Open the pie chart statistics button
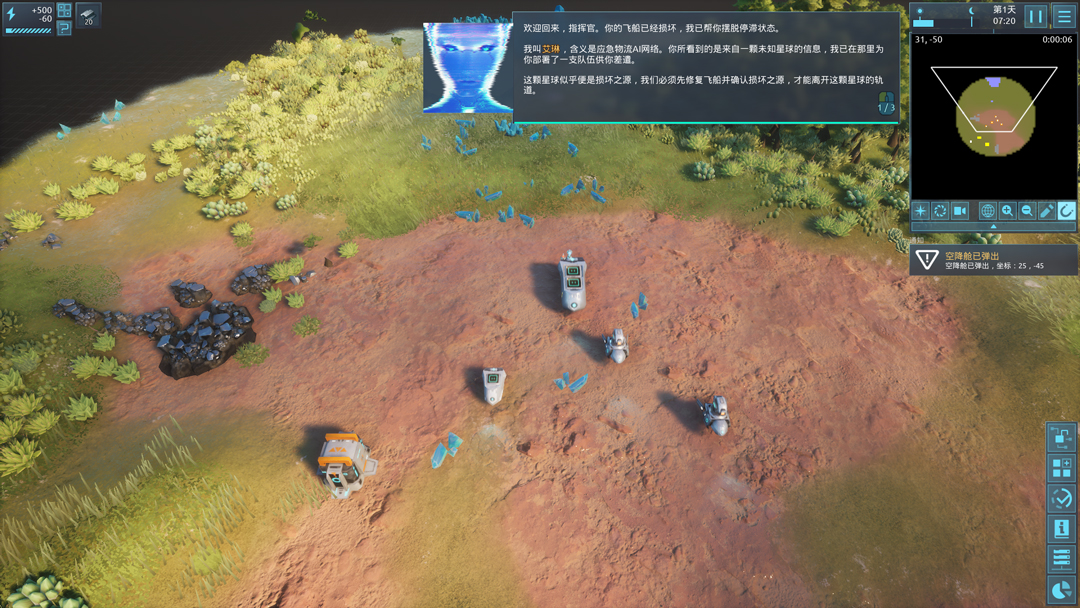The width and height of the screenshot is (1080, 608). pos(1061,589)
